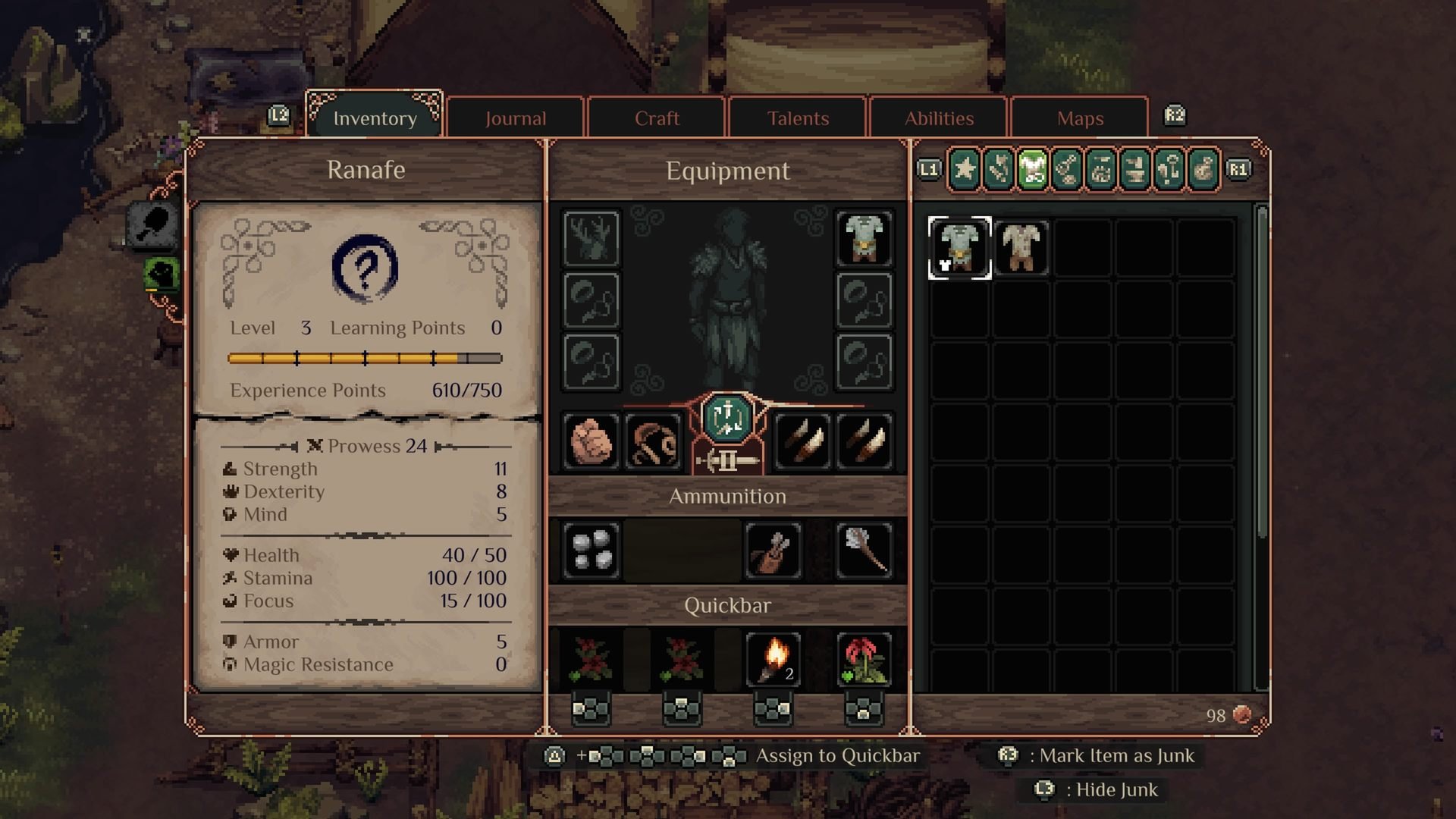Choose the arrow quiver ammunition slot
This screenshot has width=1456, height=819.
pyautogui.click(x=773, y=550)
